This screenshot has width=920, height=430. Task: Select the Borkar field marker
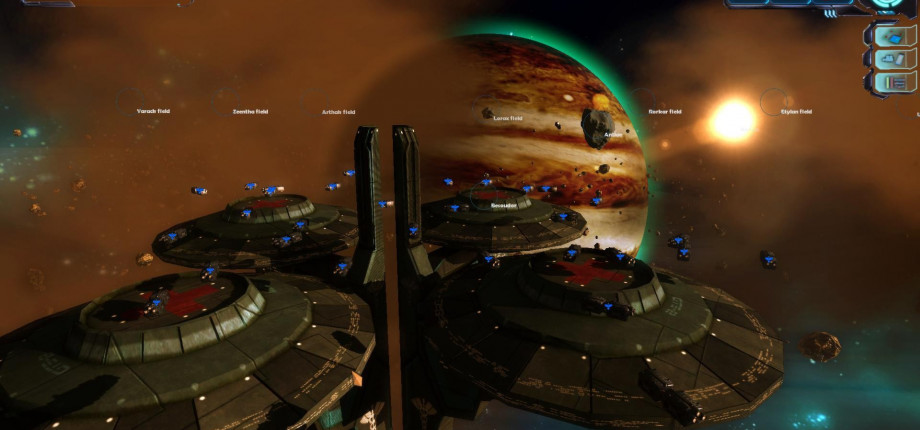pyautogui.click(x=665, y=111)
